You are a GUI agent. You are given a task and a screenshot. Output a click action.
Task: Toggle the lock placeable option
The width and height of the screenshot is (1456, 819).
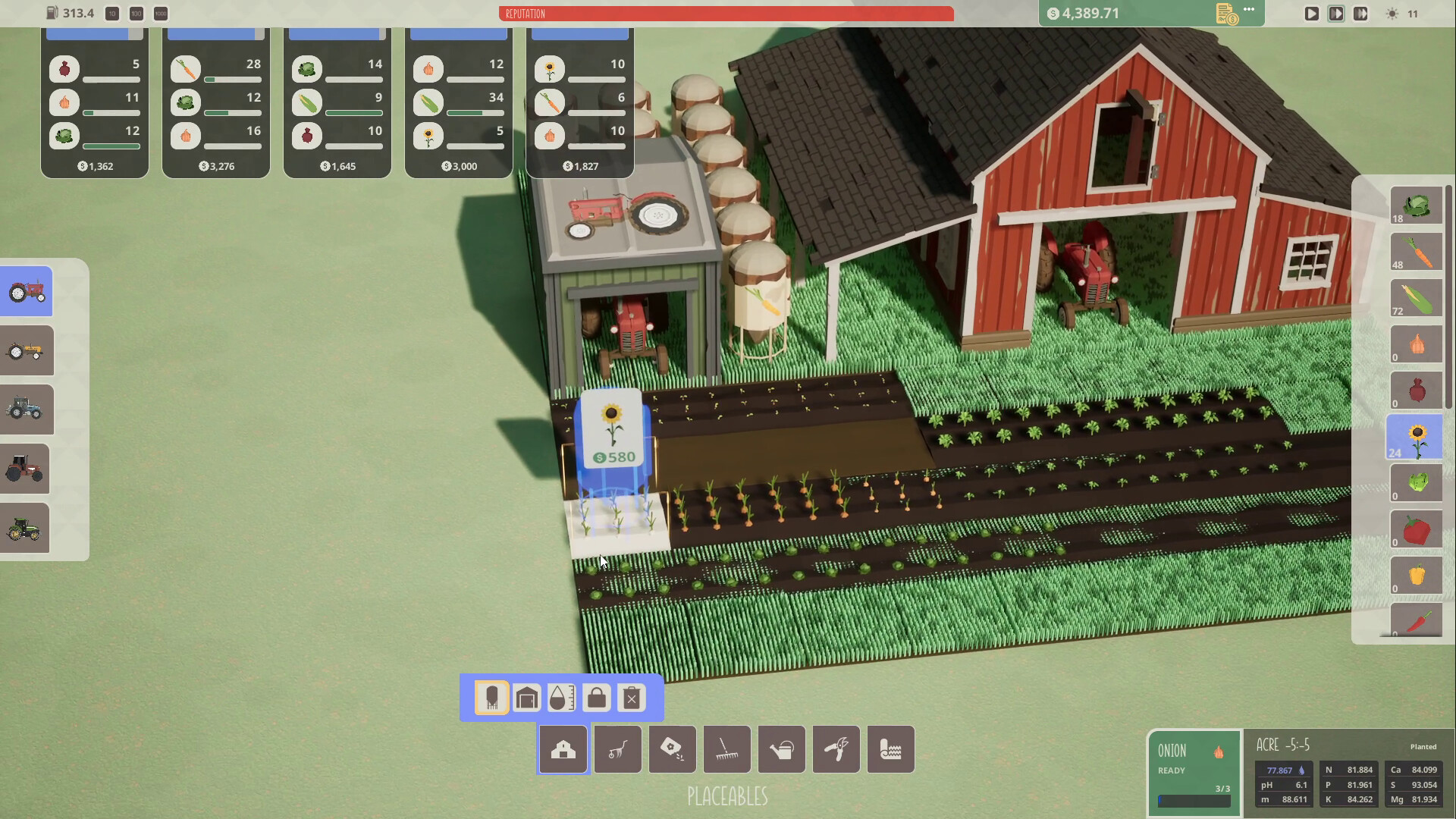coord(596,698)
